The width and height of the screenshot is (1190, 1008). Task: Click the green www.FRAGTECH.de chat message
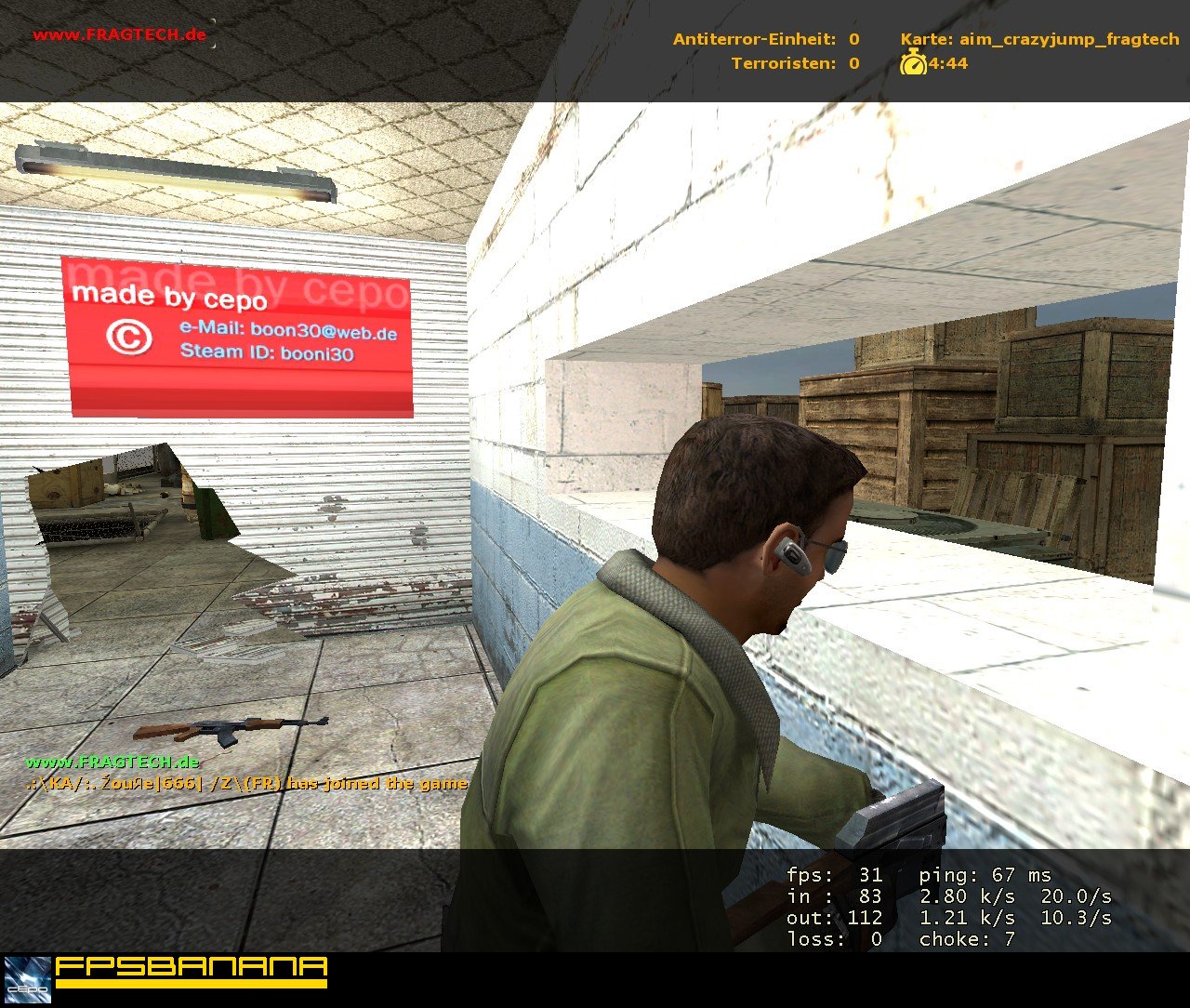pyautogui.click(x=113, y=761)
